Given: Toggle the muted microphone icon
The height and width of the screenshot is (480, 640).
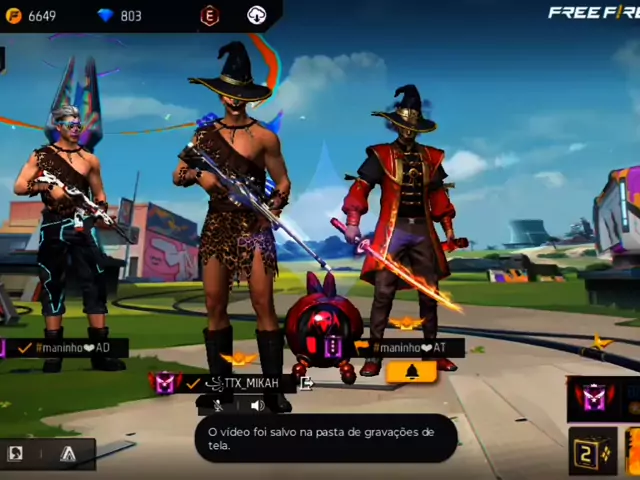Looking at the screenshot, I should click(216, 405).
